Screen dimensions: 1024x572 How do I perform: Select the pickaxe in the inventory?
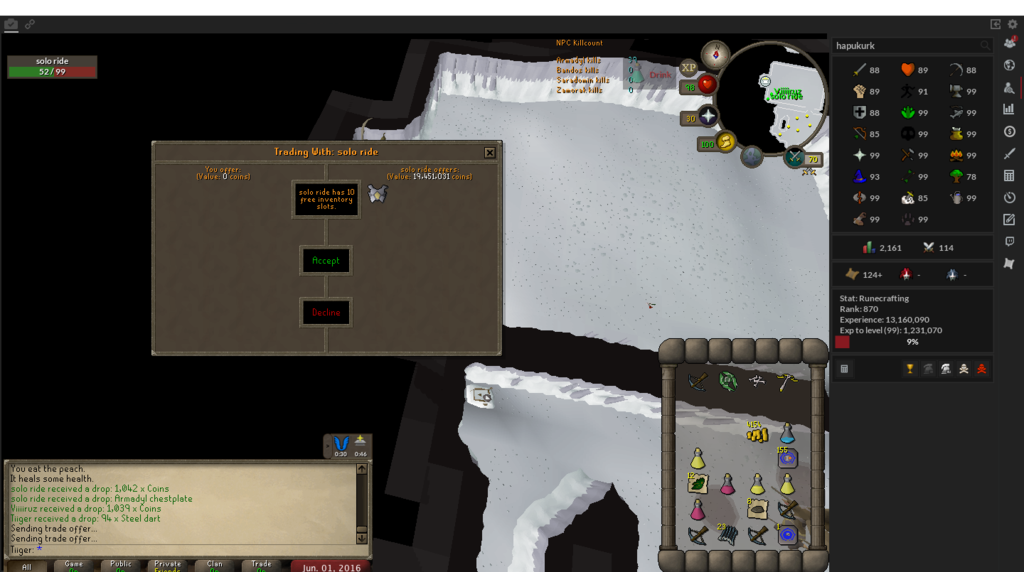point(787,381)
